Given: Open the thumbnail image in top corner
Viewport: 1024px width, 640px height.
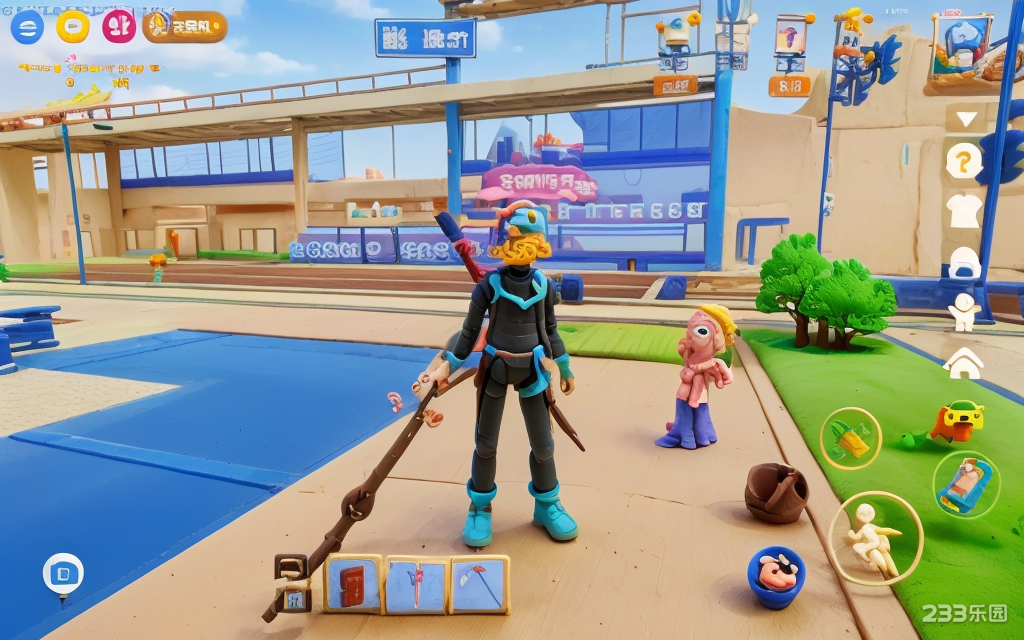Looking at the screenshot, I should coord(962,47).
